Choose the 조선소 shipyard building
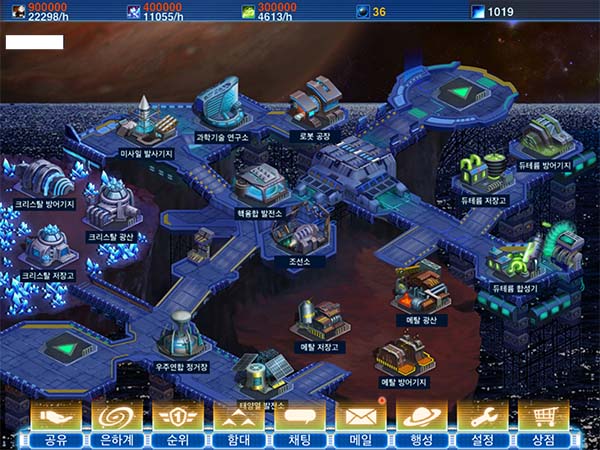 (295, 232)
